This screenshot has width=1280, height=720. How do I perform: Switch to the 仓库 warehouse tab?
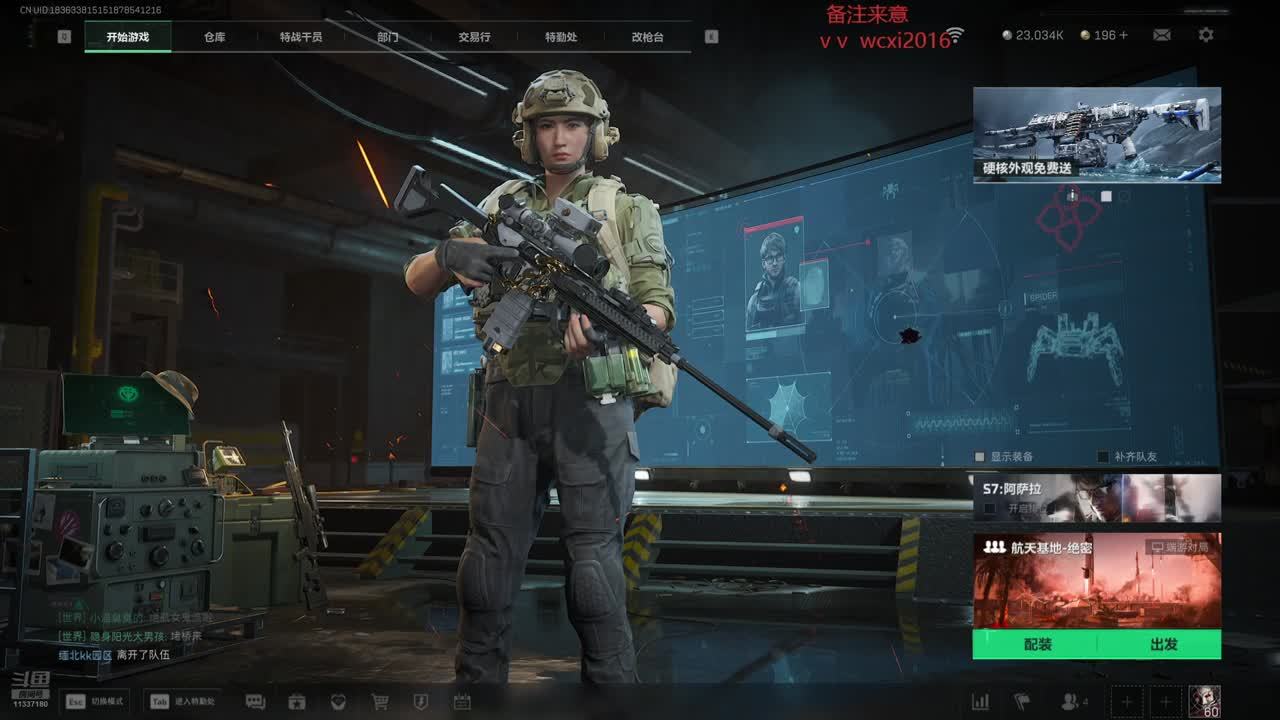214,37
